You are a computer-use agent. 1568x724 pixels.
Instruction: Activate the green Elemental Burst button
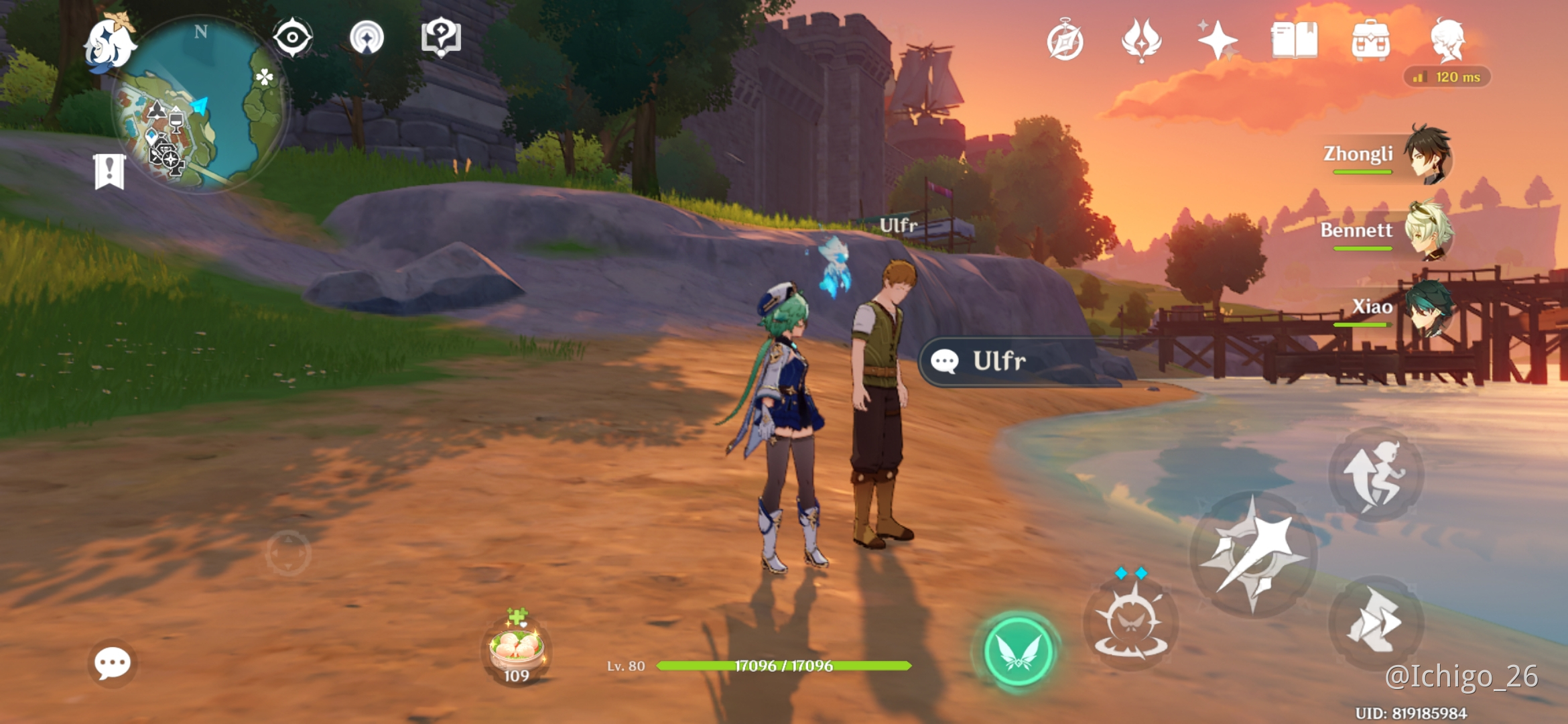1017,652
